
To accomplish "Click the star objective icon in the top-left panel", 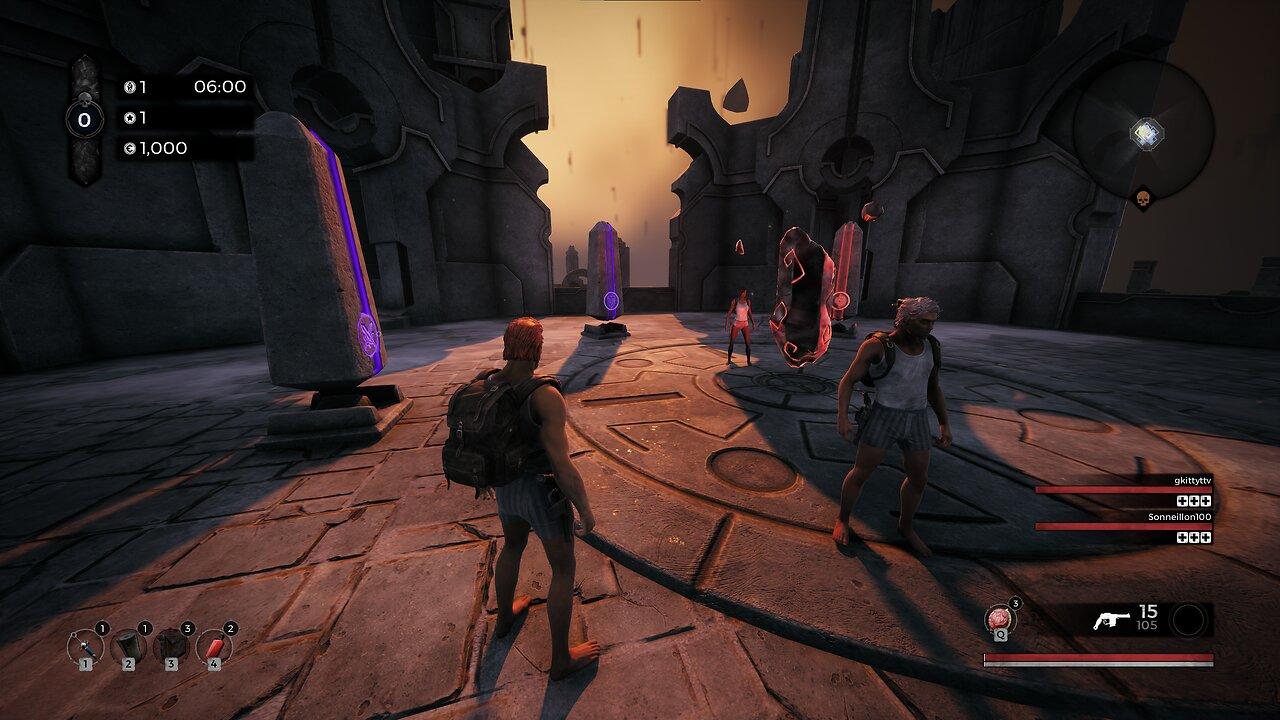I will coord(130,118).
